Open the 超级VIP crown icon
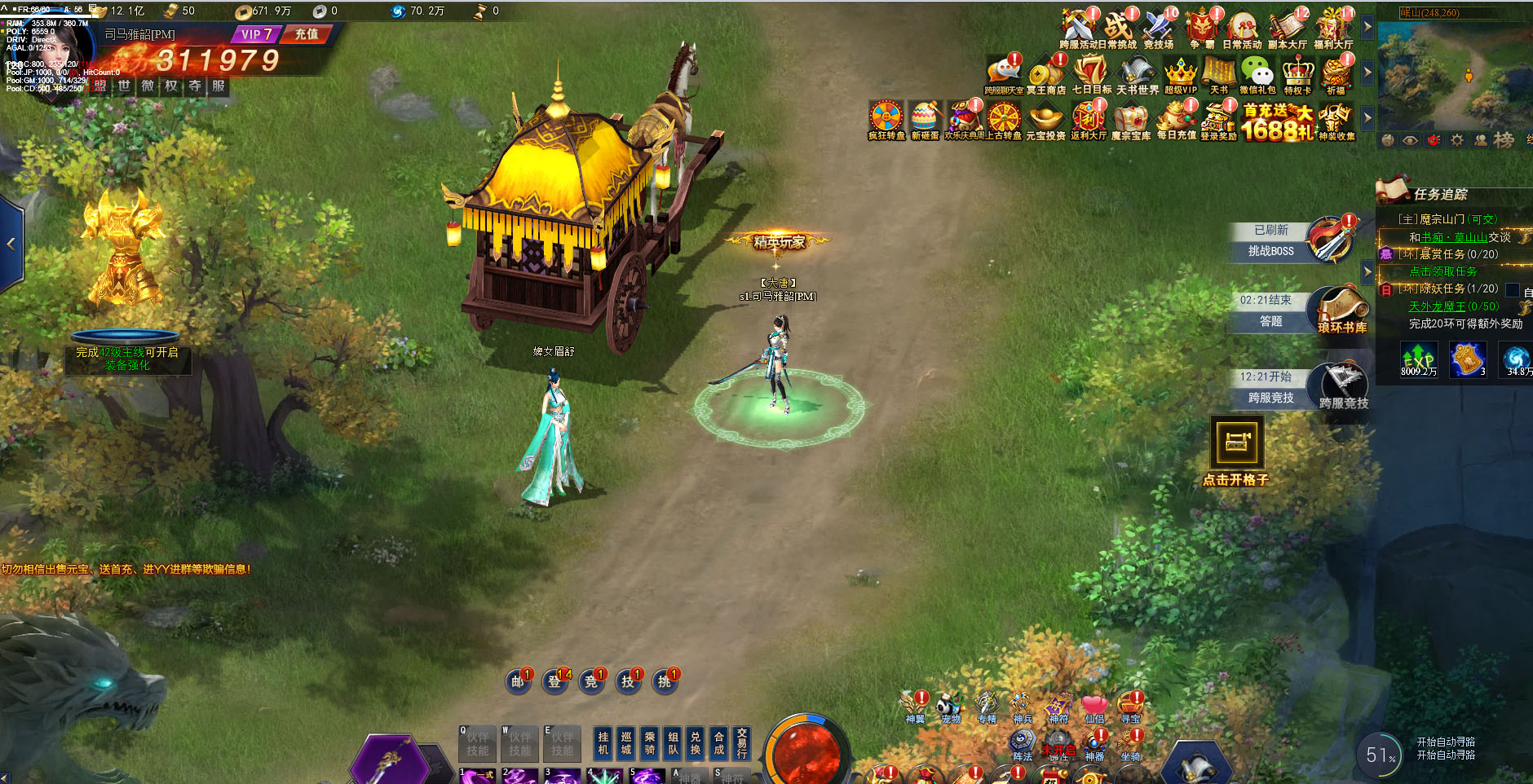1533x784 pixels. (x=1180, y=75)
